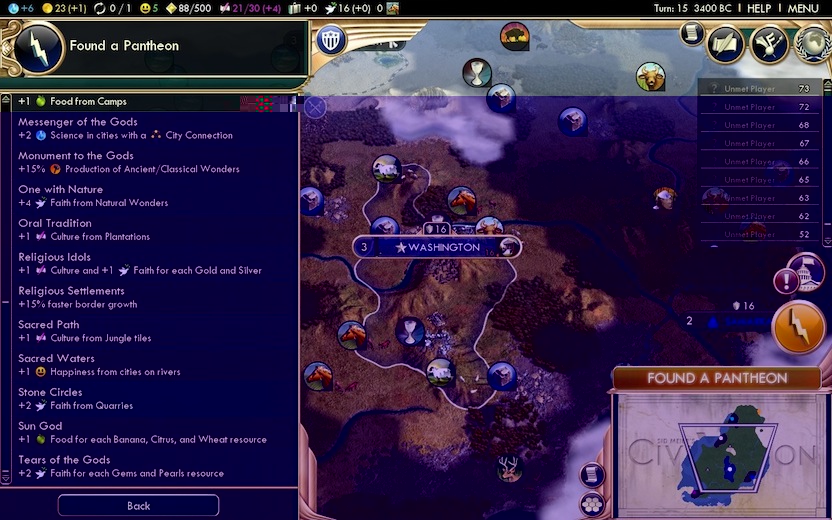This screenshot has height=520, width=832.
Task: Pick the Stone Circles belief
Action: tap(150, 399)
